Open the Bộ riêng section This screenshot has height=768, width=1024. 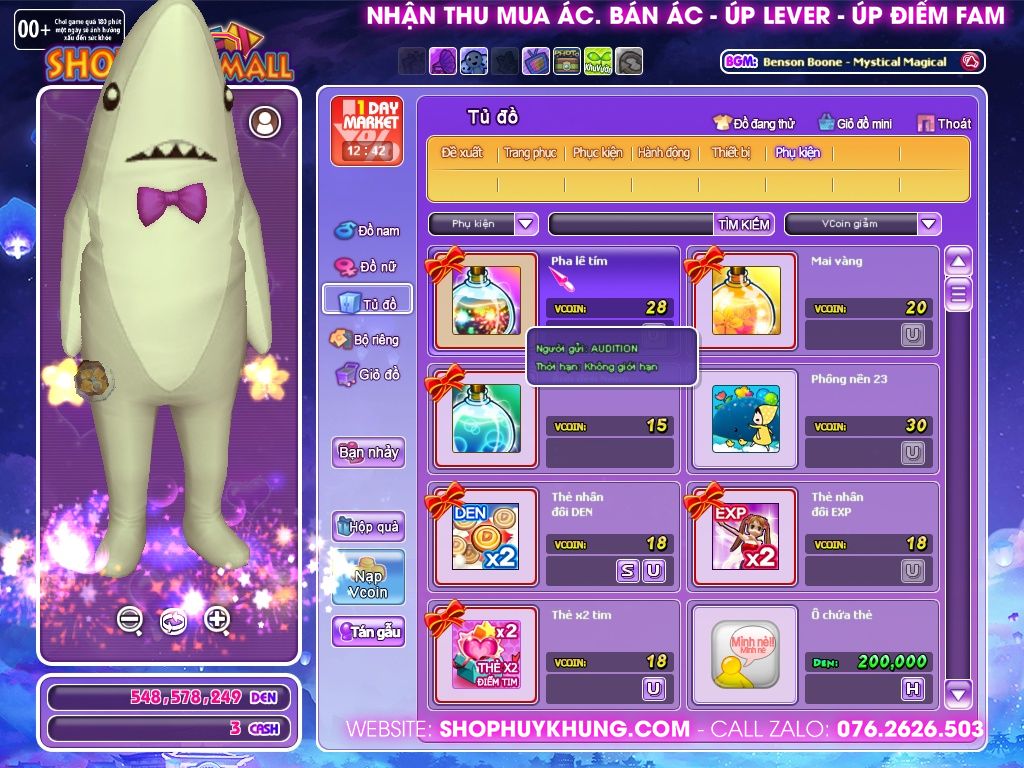[365, 339]
